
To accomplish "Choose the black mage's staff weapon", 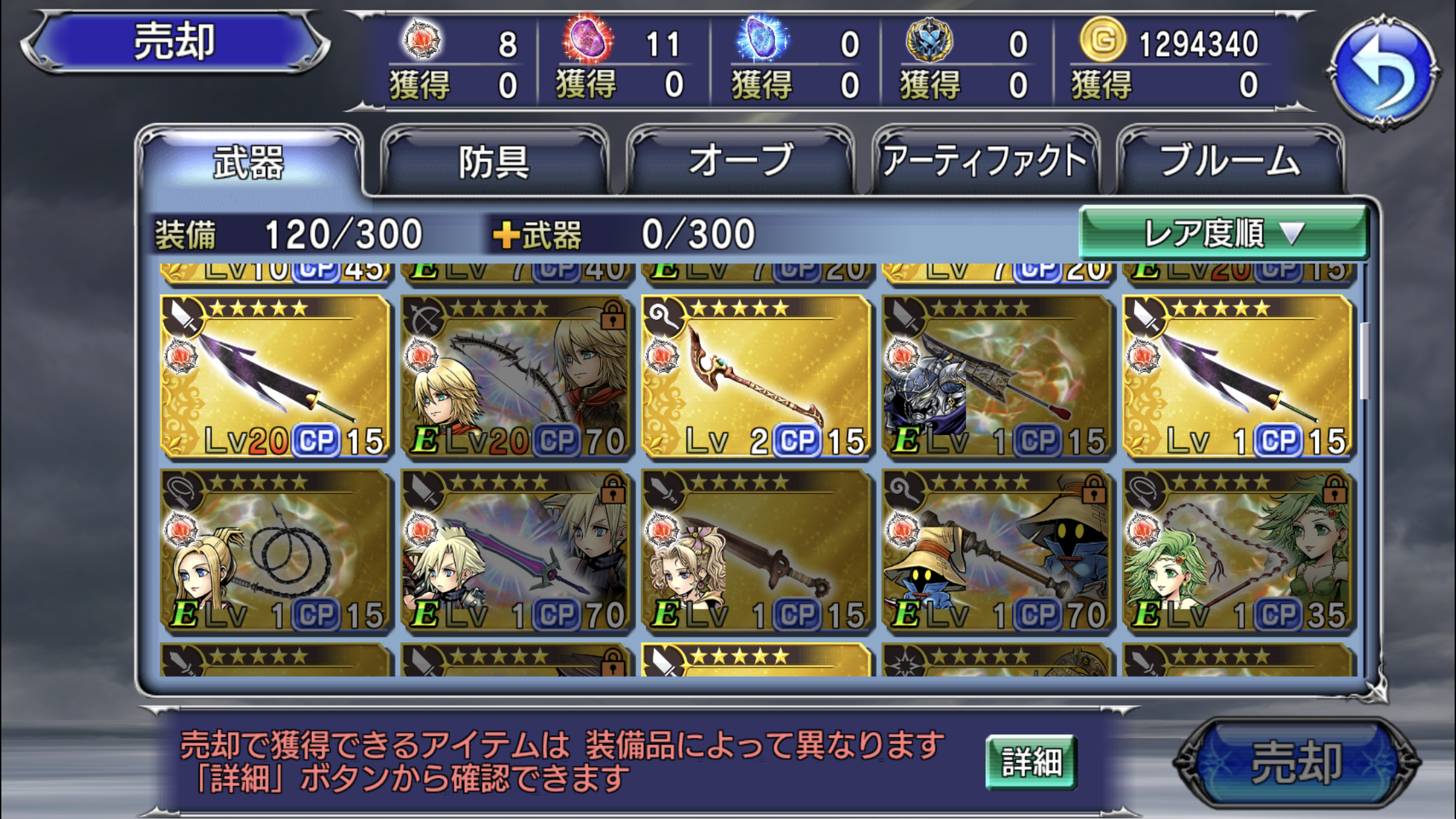I will click(x=998, y=551).
